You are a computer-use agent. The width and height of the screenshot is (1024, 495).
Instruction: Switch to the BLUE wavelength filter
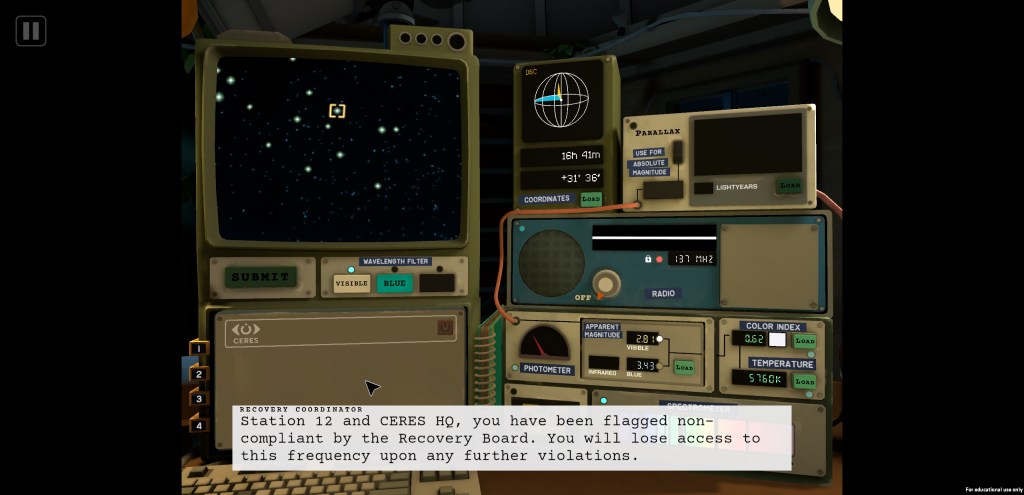(395, 283)
